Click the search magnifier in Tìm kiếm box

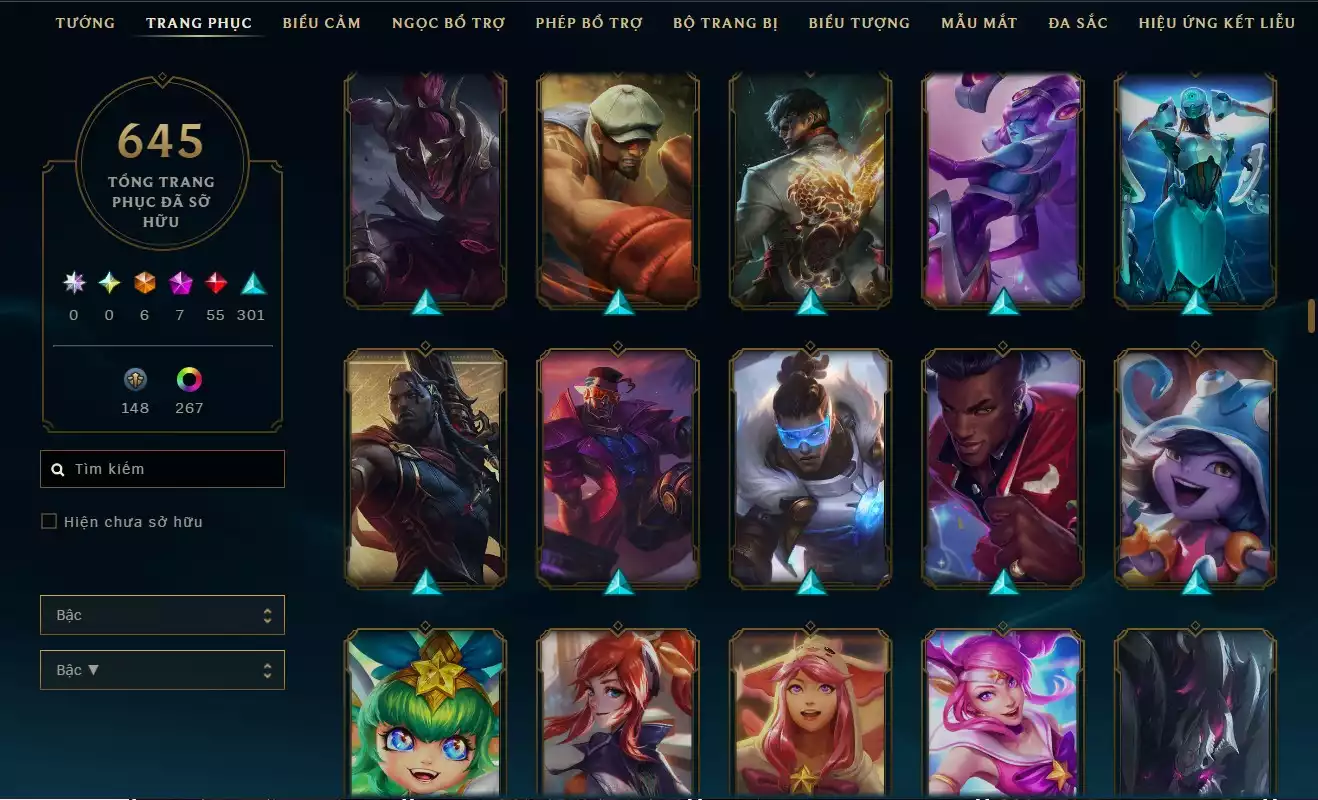(57, 468)
